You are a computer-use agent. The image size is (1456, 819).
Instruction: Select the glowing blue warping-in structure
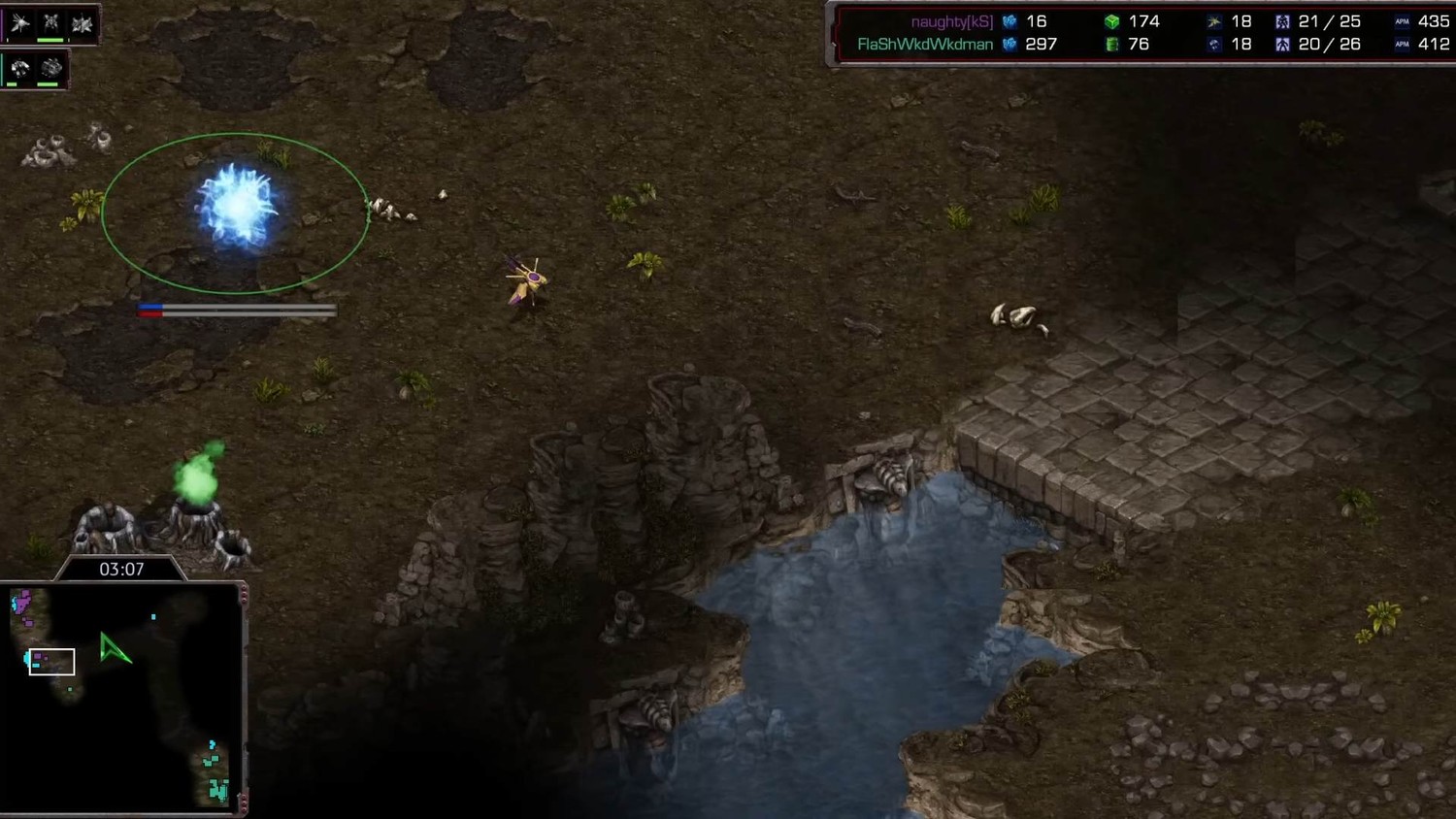click(x=236, y=207)
